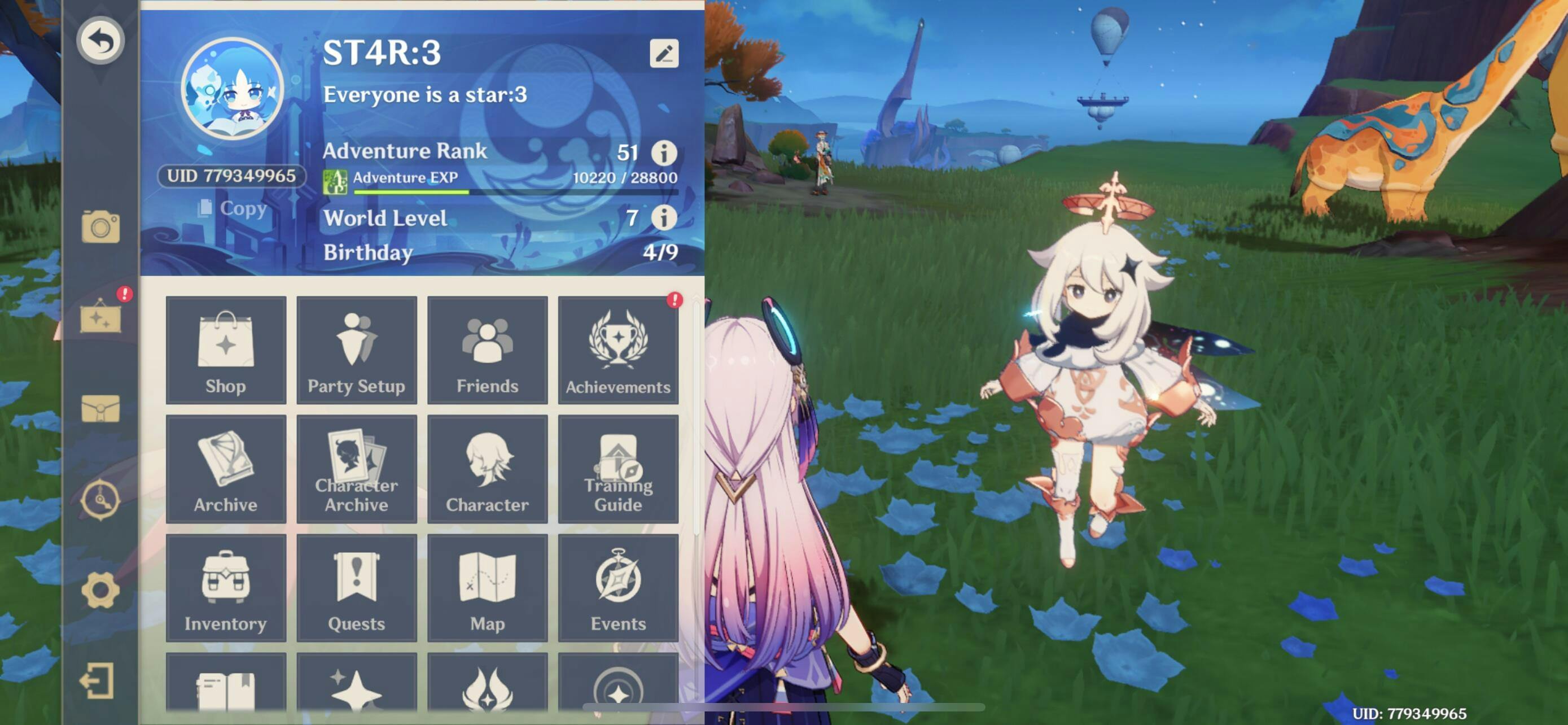
Task: Edit the profile with the pencil icon
Action: click(663, 54)
